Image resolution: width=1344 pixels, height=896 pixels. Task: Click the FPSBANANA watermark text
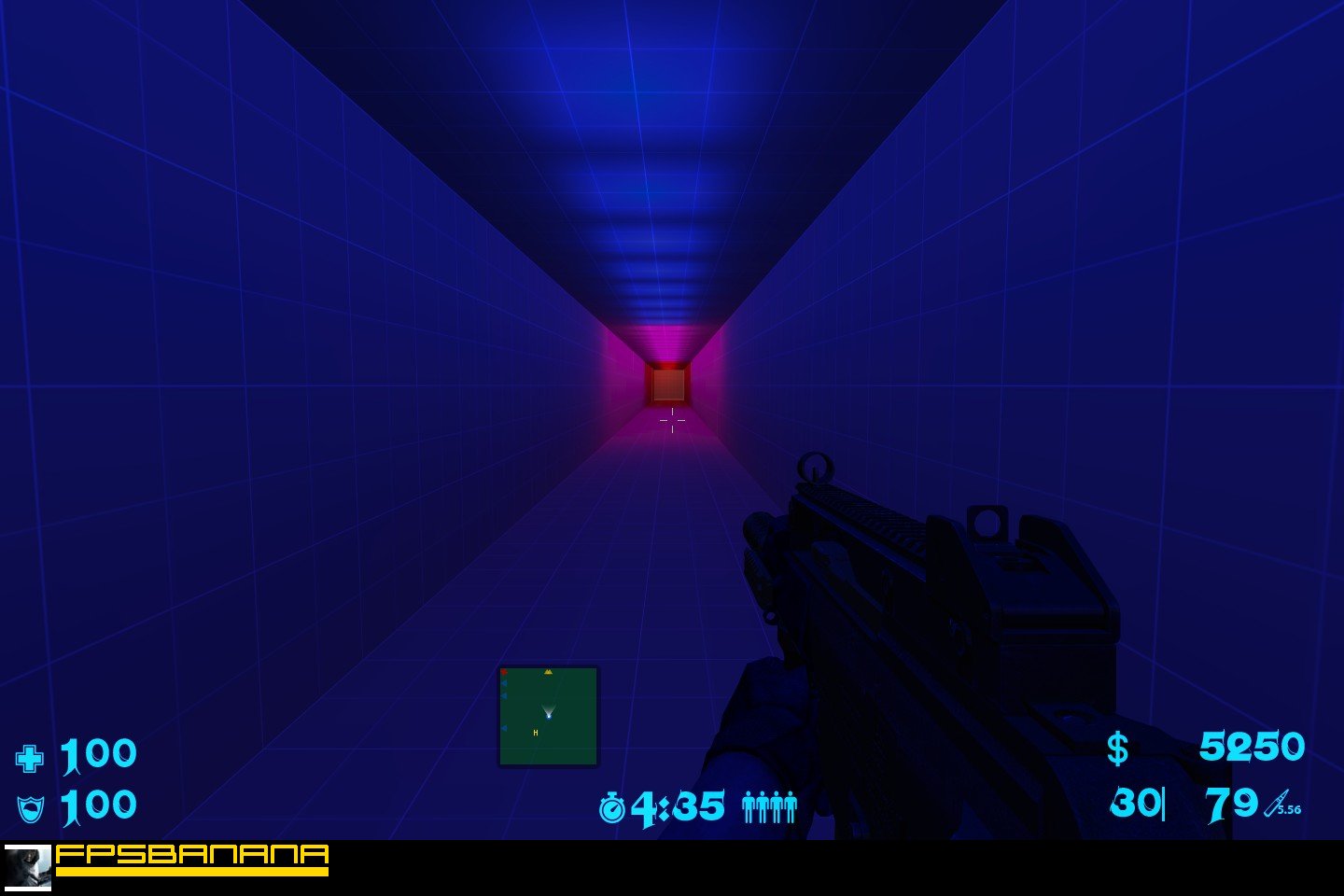(x=189, y=855)
